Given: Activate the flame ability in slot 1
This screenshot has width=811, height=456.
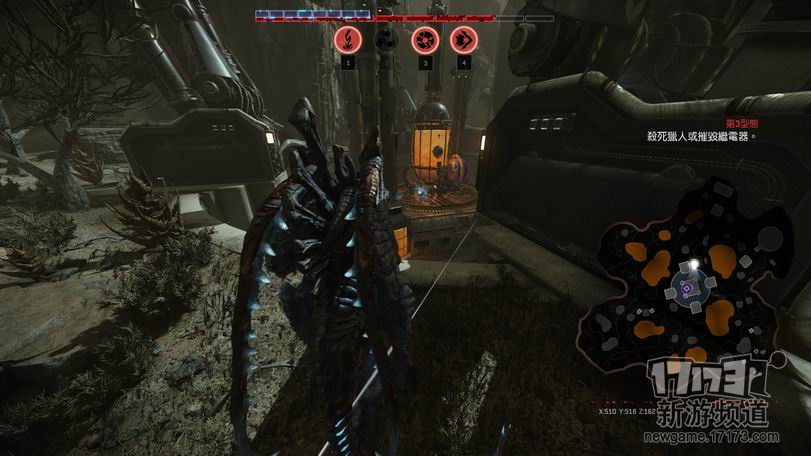Looking at the screenshot, I should point(347,39).
